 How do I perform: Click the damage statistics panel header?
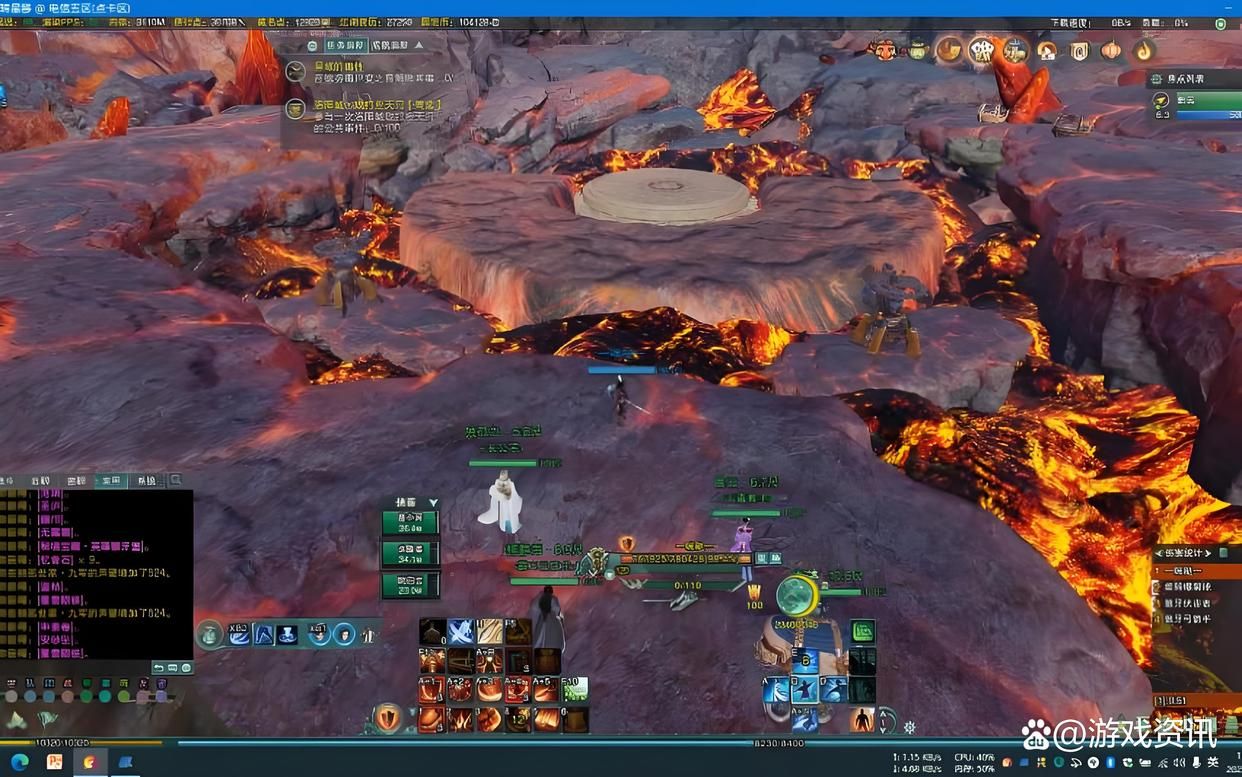[1194, 553]
